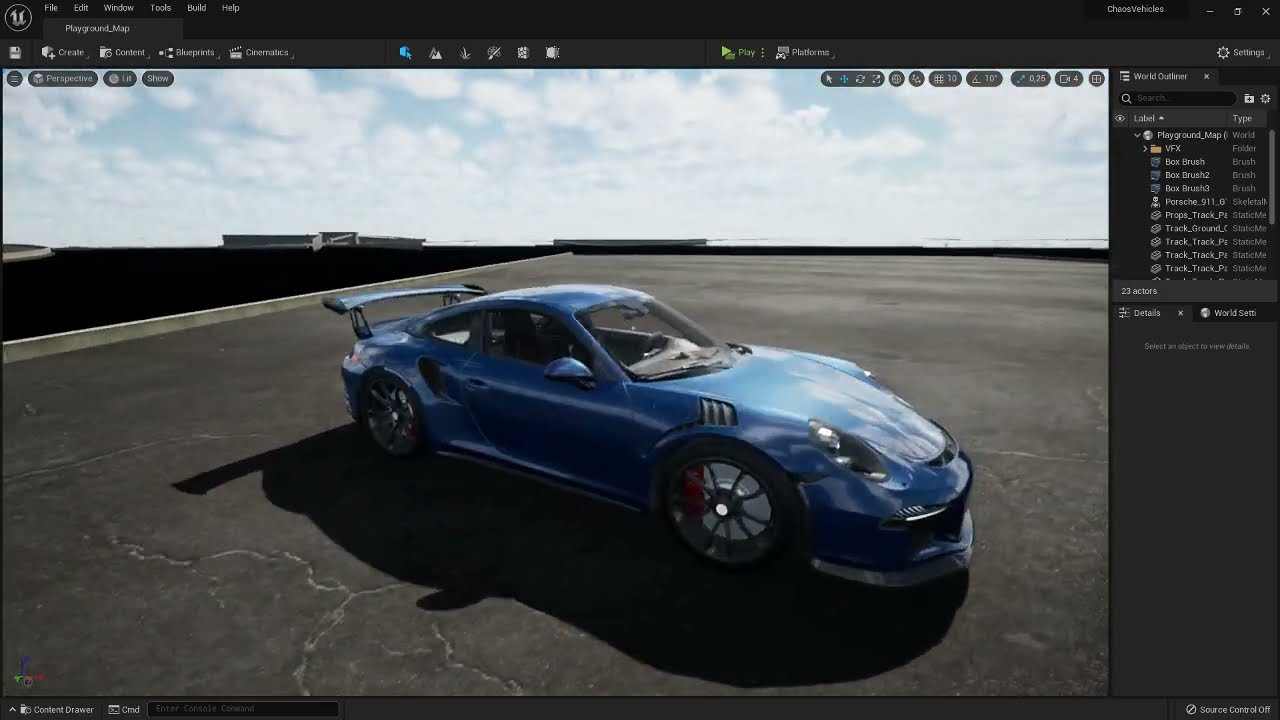1280x720 pixels.
Task: Open the Create menu
Action: point(64,52)
